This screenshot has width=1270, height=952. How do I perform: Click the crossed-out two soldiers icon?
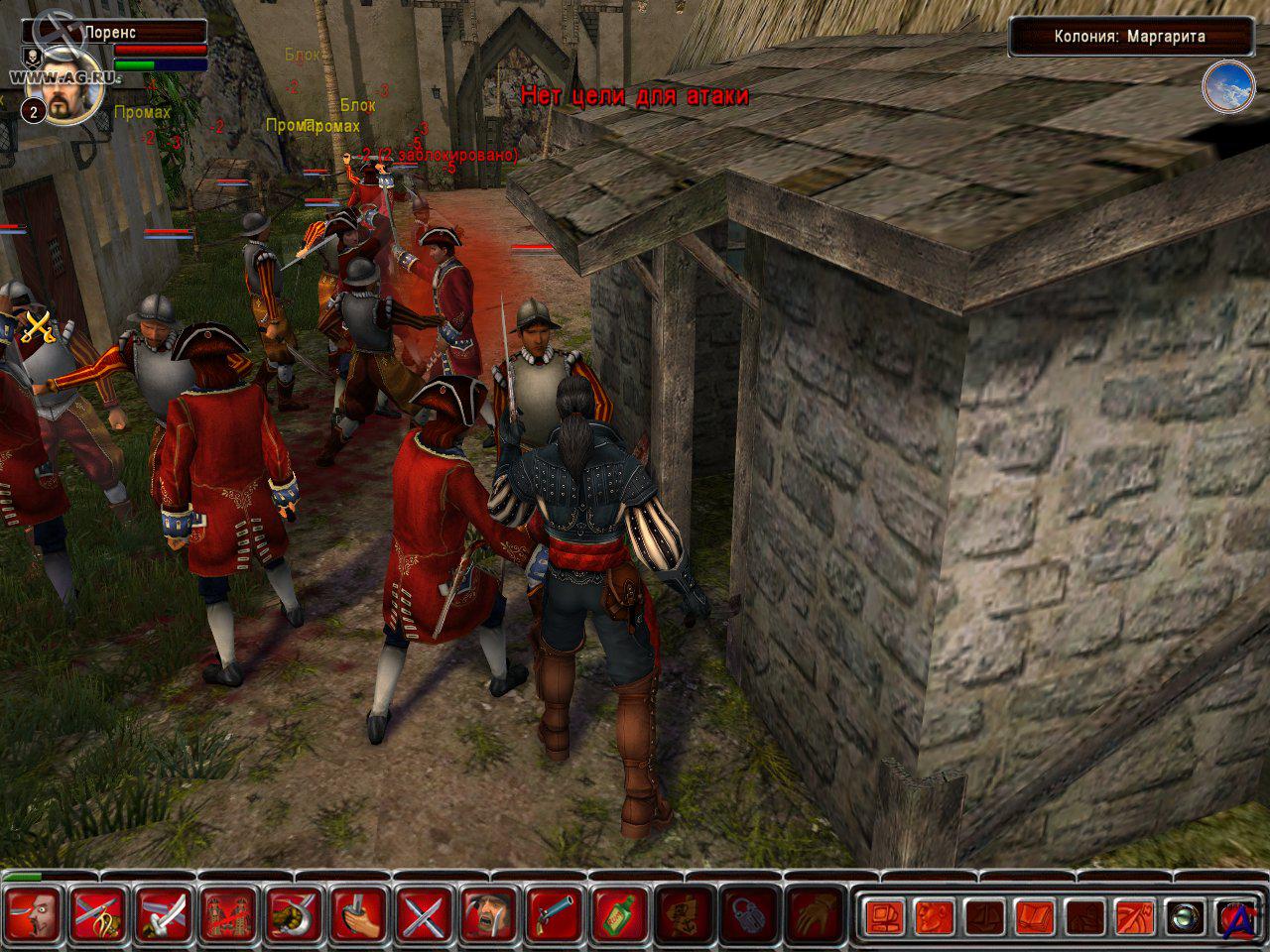click(x=230, y=913)
